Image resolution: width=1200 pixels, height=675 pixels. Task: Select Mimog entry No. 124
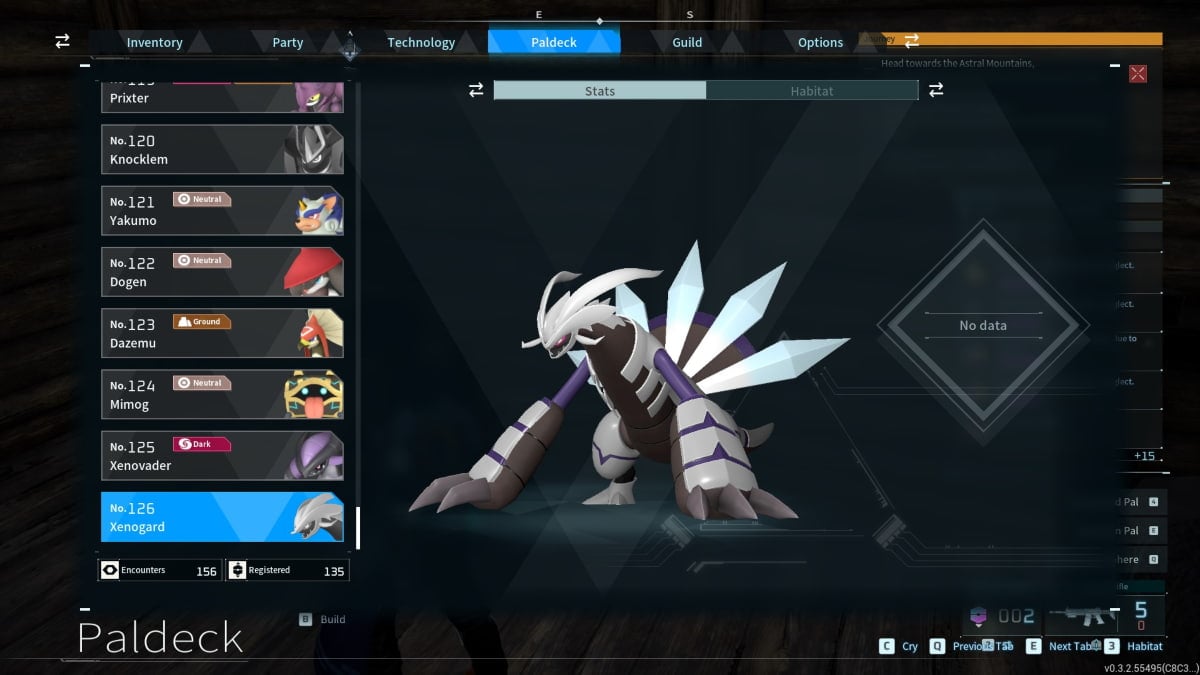point(222,394)
